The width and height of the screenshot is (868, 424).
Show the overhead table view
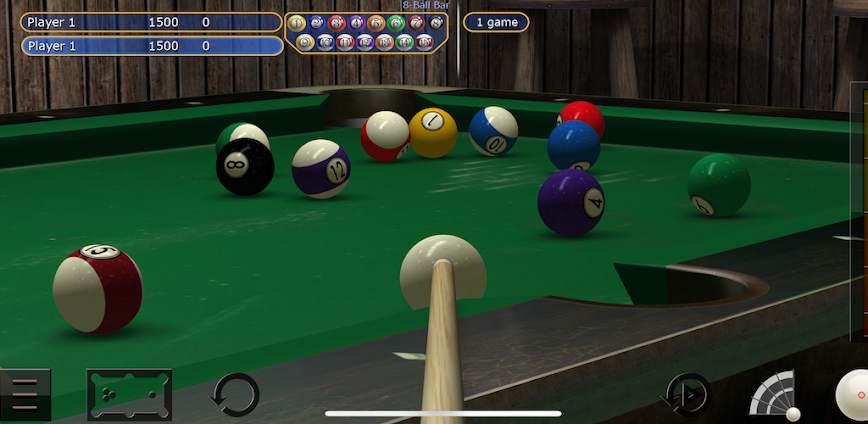[x=130, y=394]
